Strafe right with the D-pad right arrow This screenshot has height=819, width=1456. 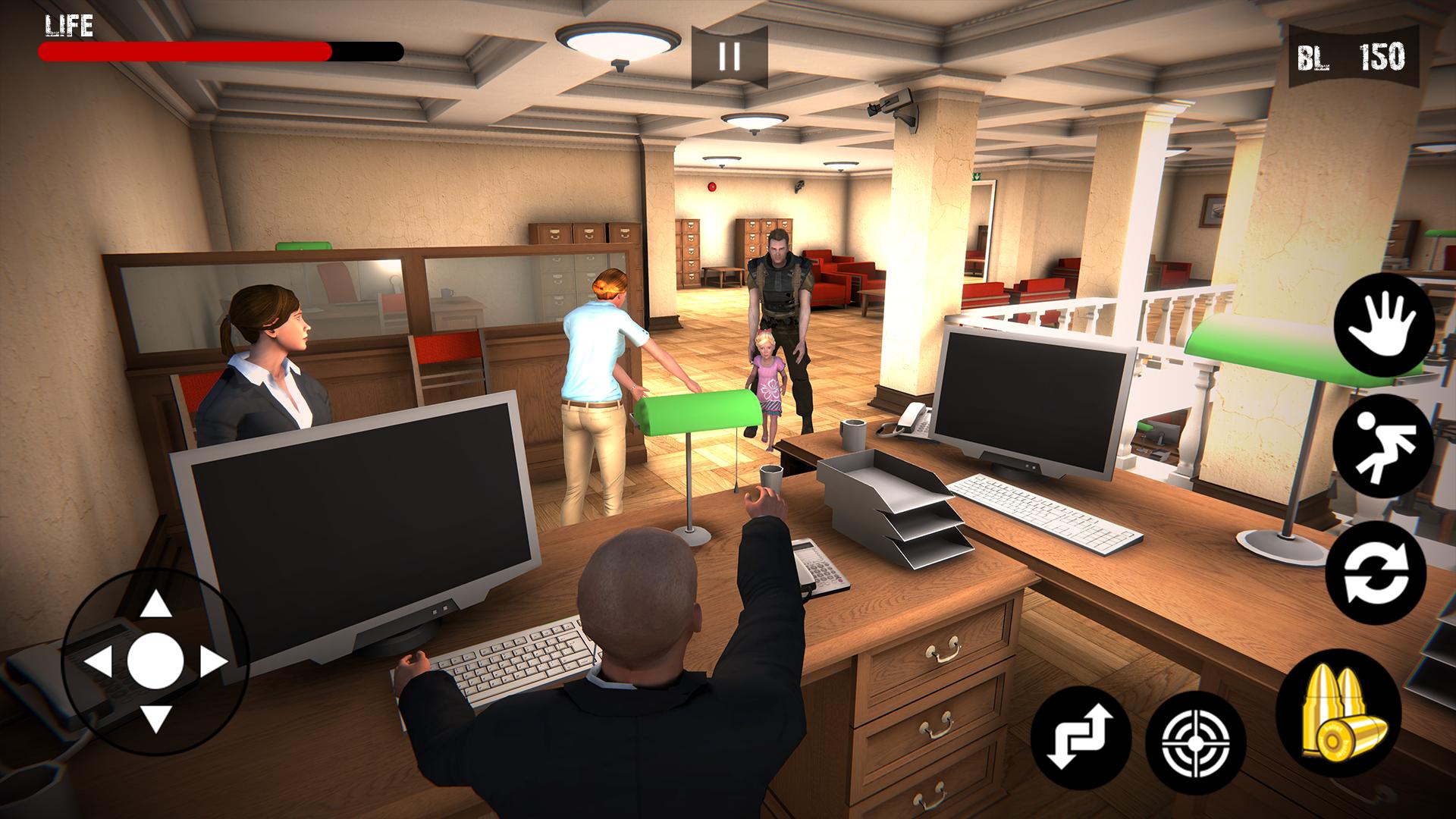(x=213, y=661)
